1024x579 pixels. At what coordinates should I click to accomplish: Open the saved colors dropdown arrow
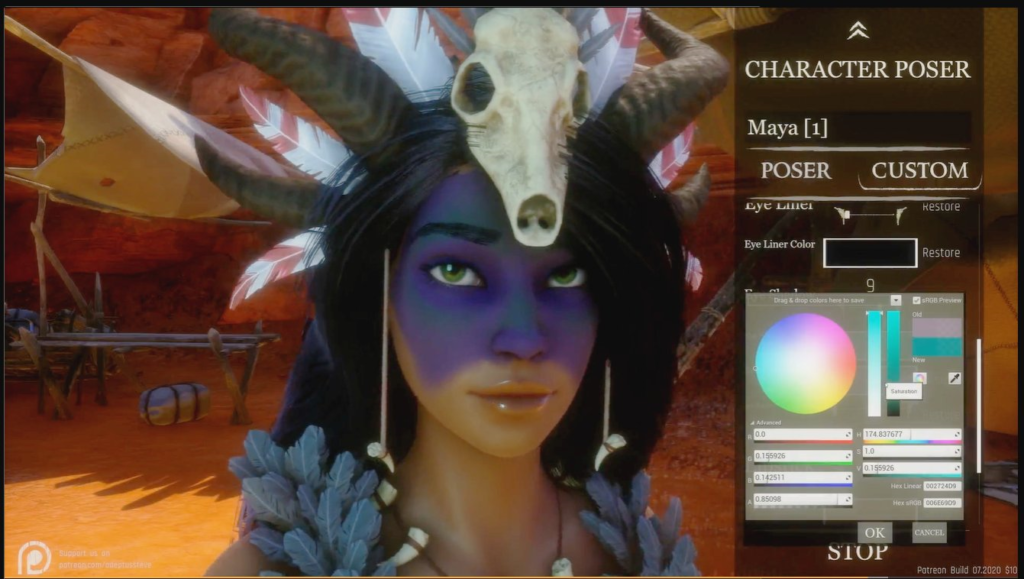895,299
